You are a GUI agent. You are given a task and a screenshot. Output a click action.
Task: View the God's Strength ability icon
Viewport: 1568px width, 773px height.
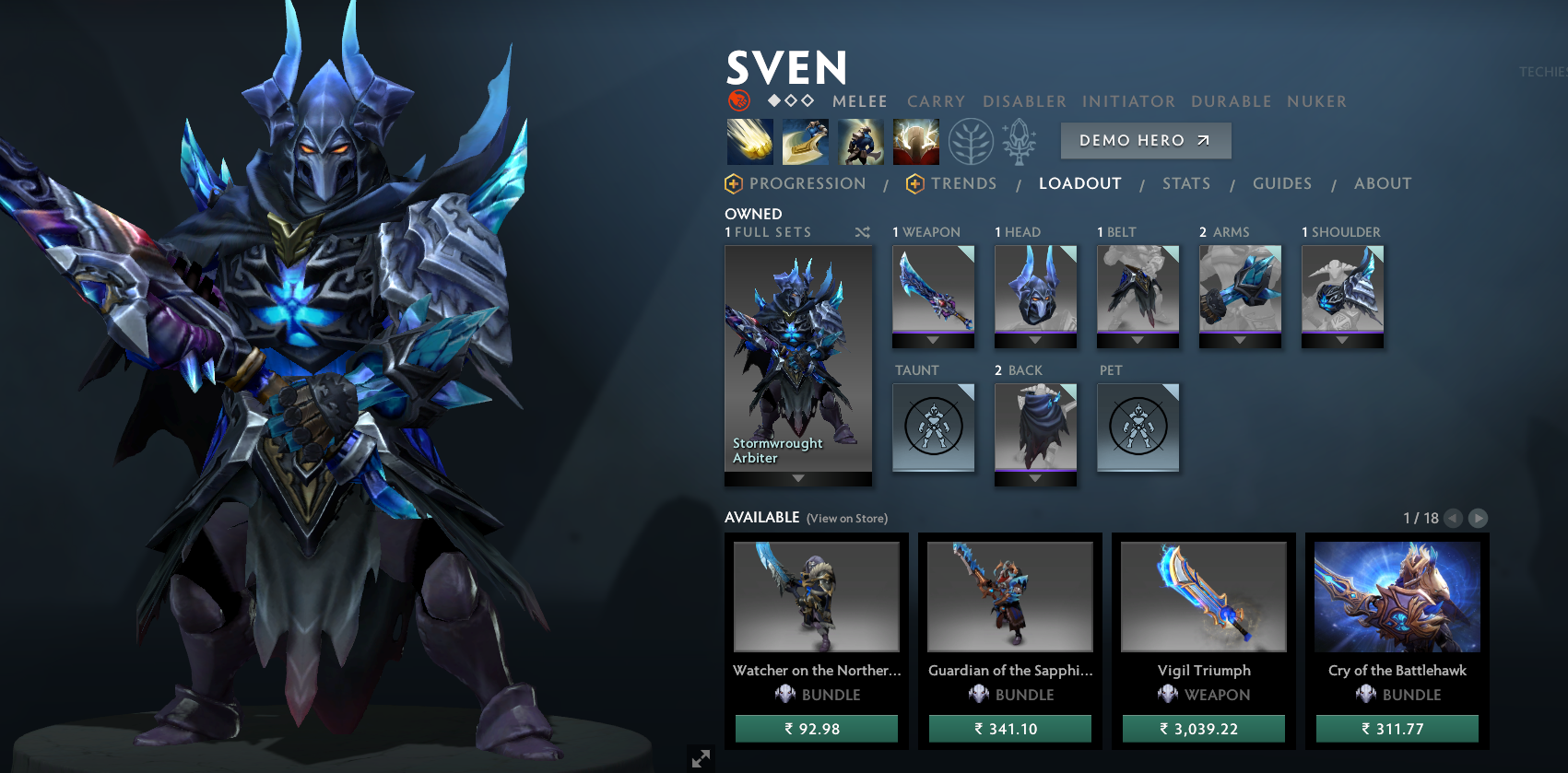(916, 141)
